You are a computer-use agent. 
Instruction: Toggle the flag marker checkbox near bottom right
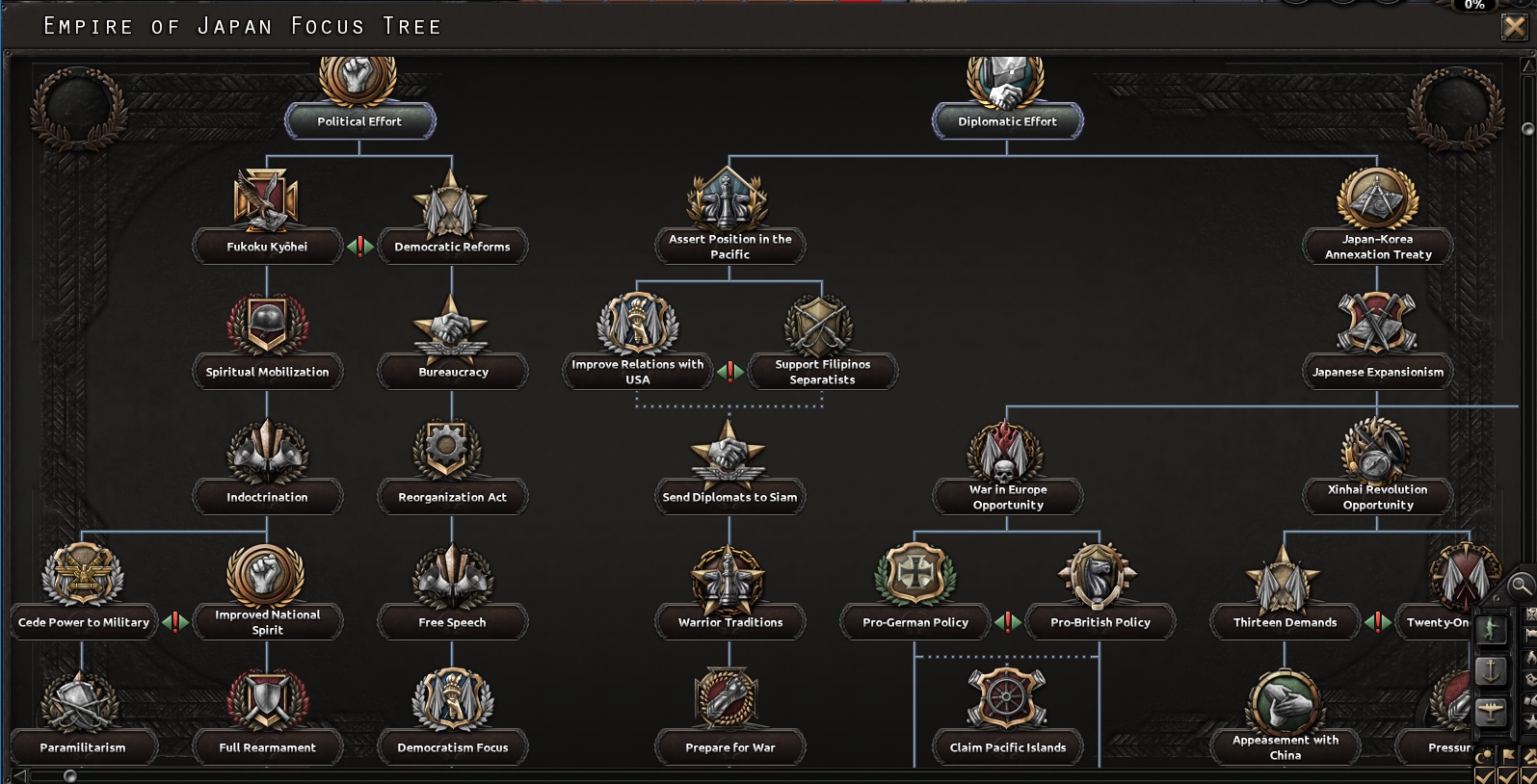click(1509, 753)
